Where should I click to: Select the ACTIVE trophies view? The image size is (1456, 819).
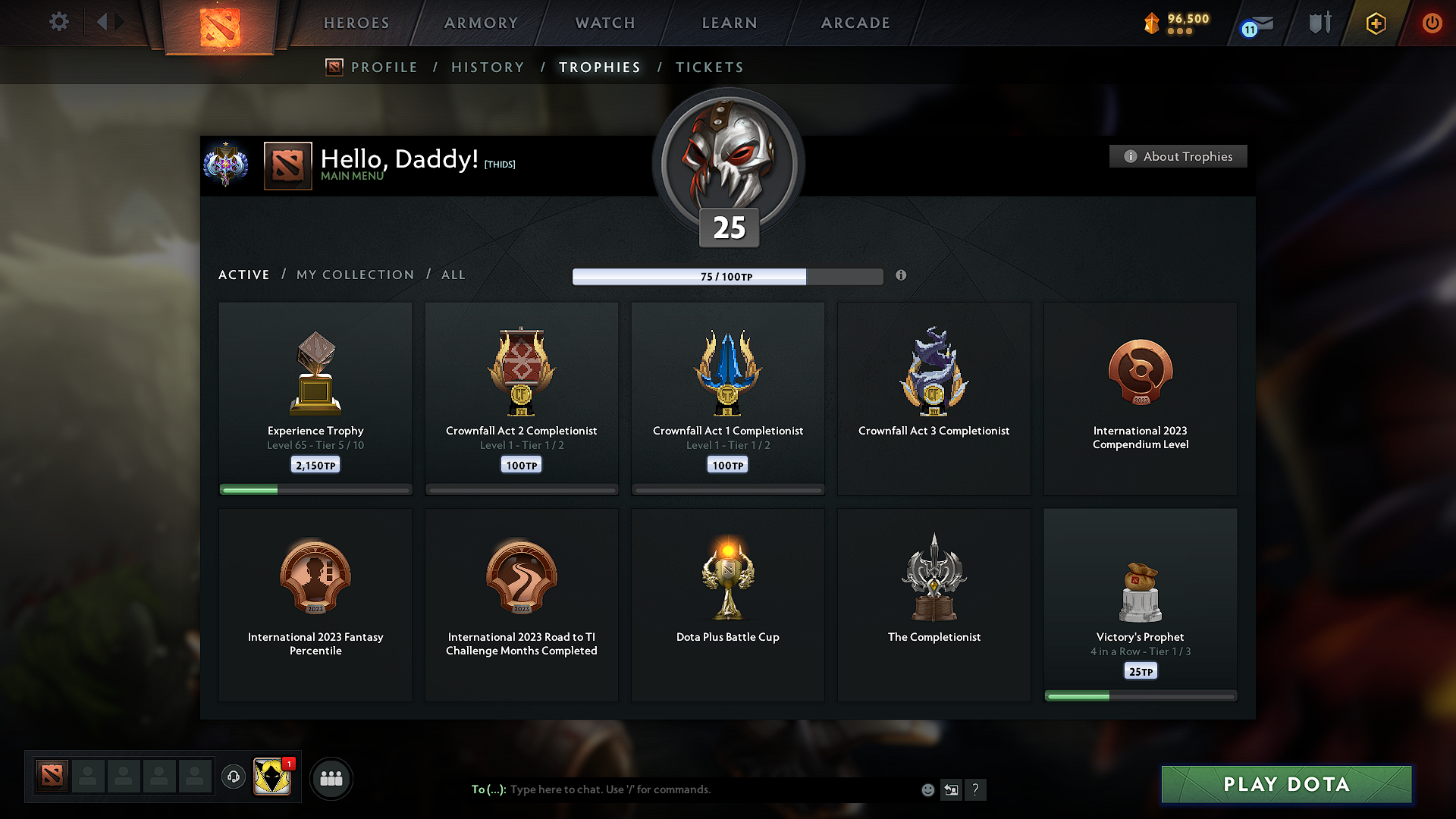point(243,275)
